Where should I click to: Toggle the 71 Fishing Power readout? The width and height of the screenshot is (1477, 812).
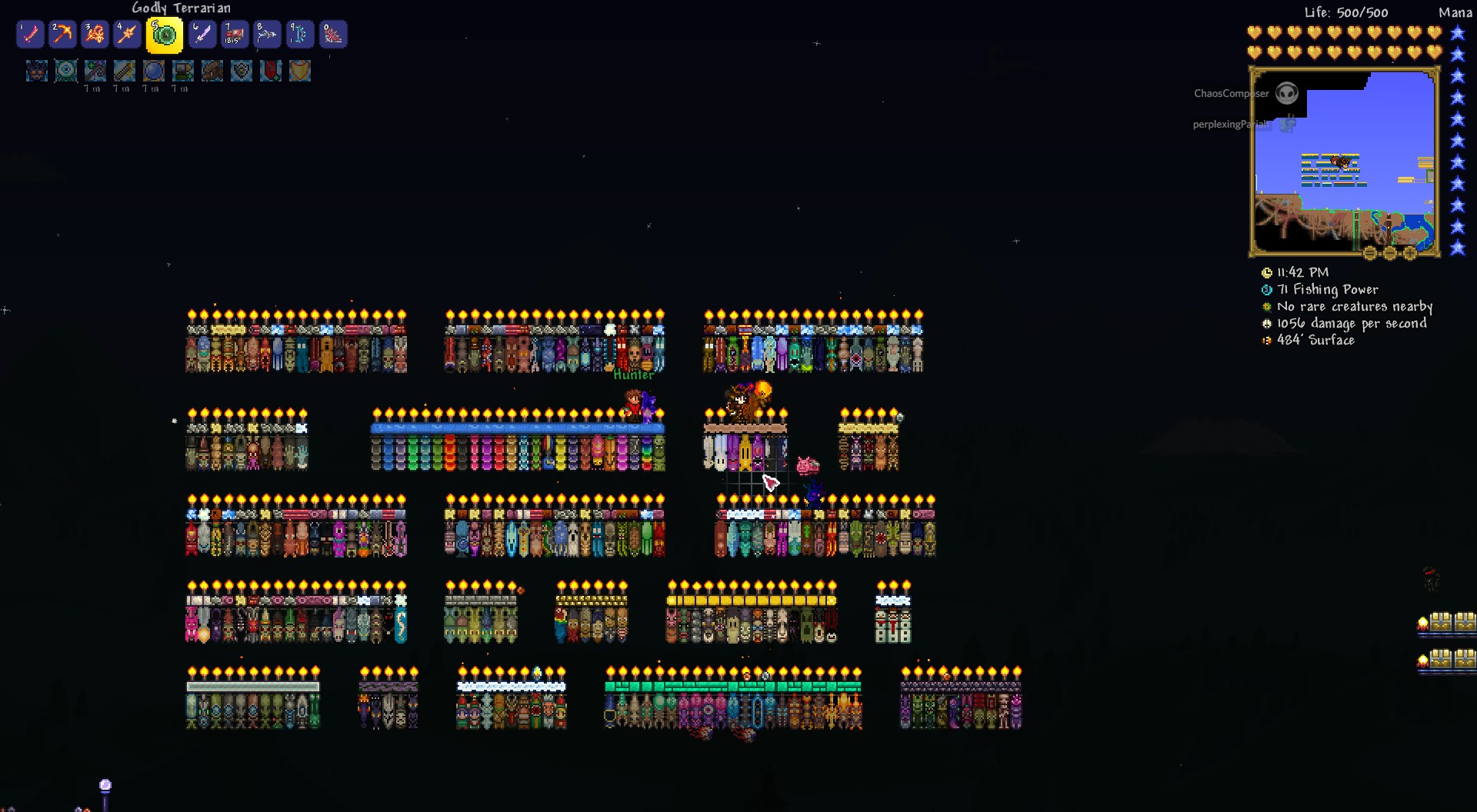pos(1326,290)
